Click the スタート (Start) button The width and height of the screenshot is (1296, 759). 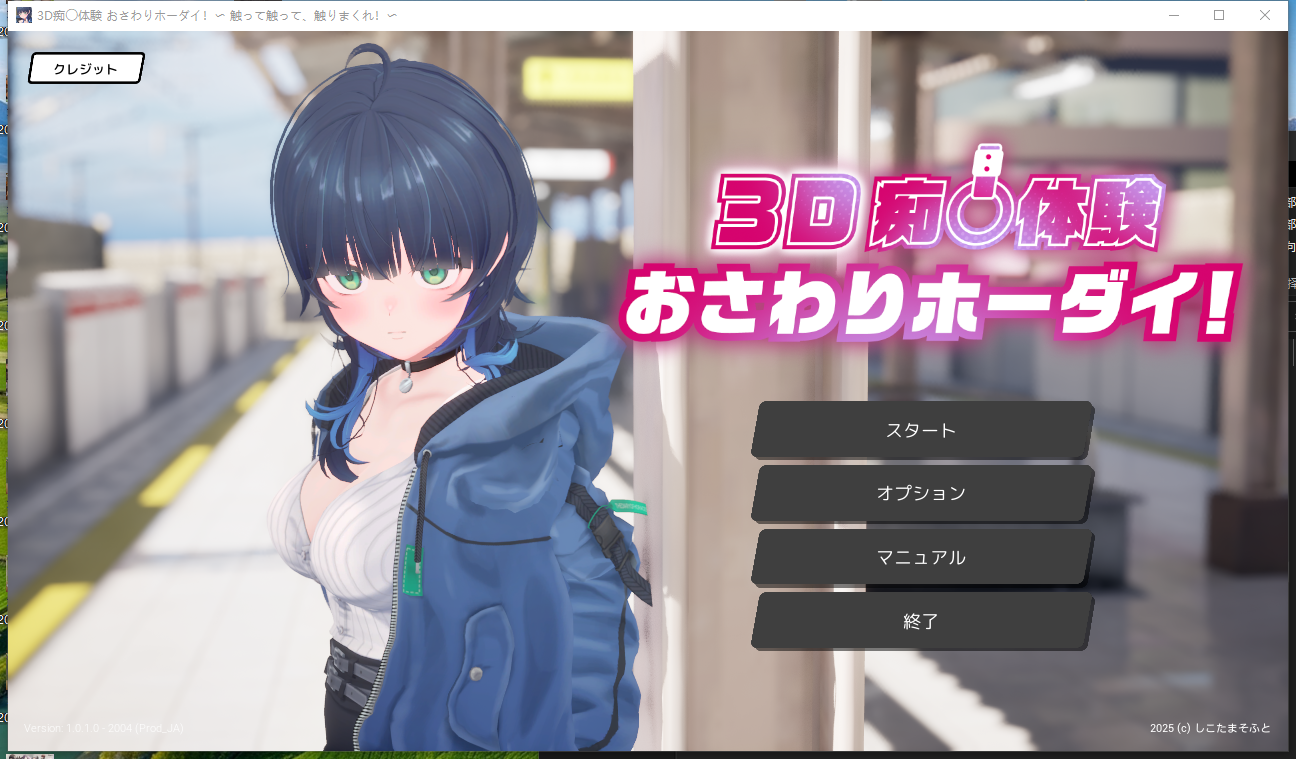tap(921, 430)
